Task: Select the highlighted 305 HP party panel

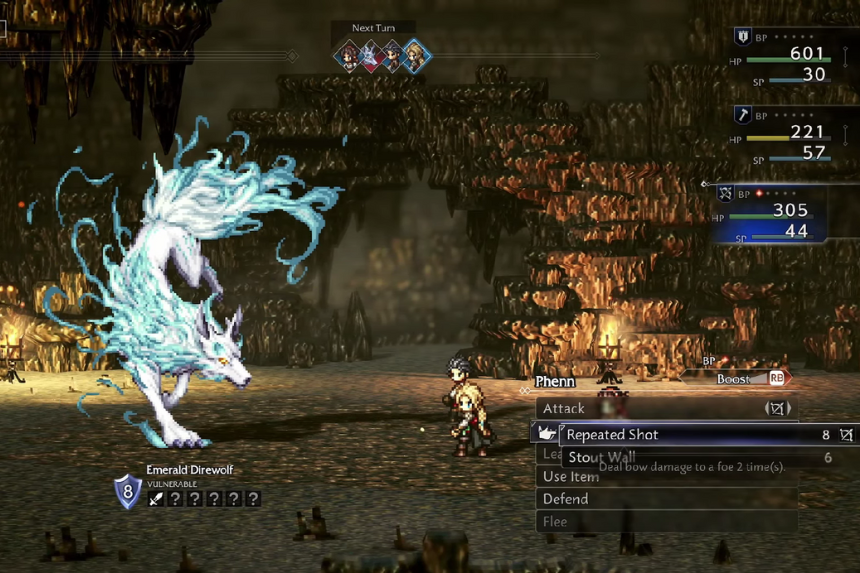Action: pos(775,215)
